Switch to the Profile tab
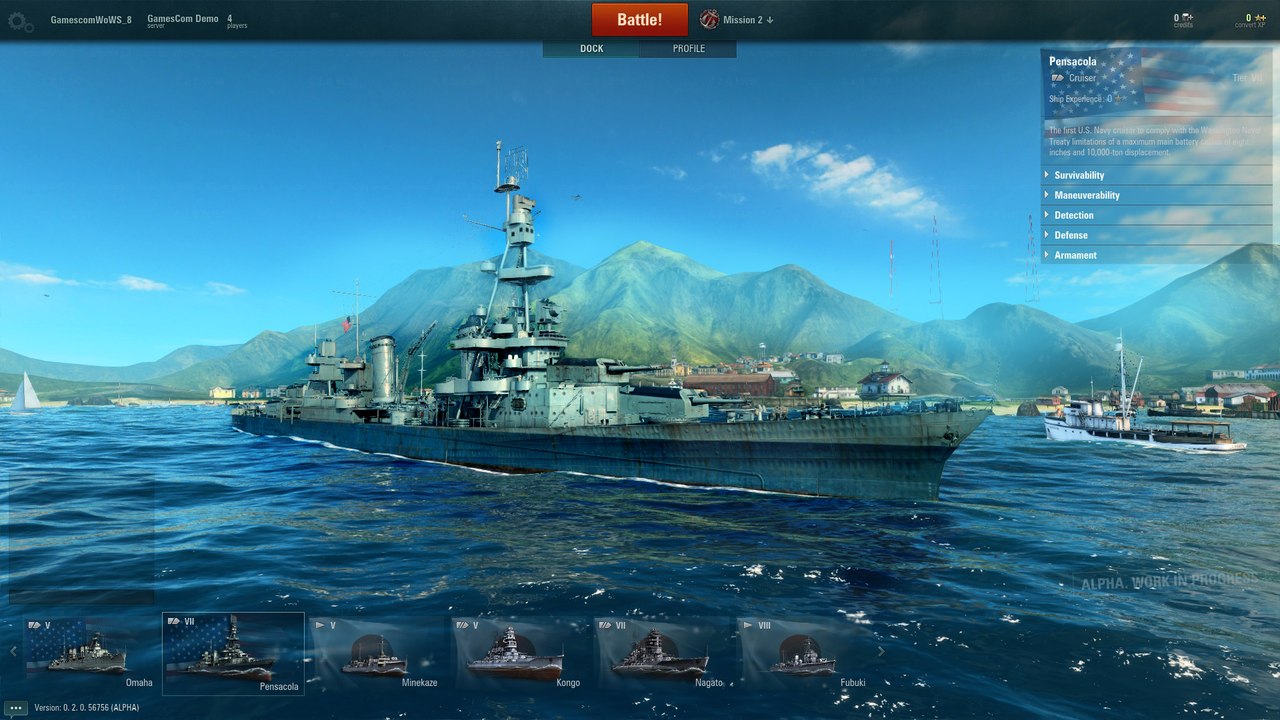Viewport: 1280px width, 720px height. pos(688,49)
